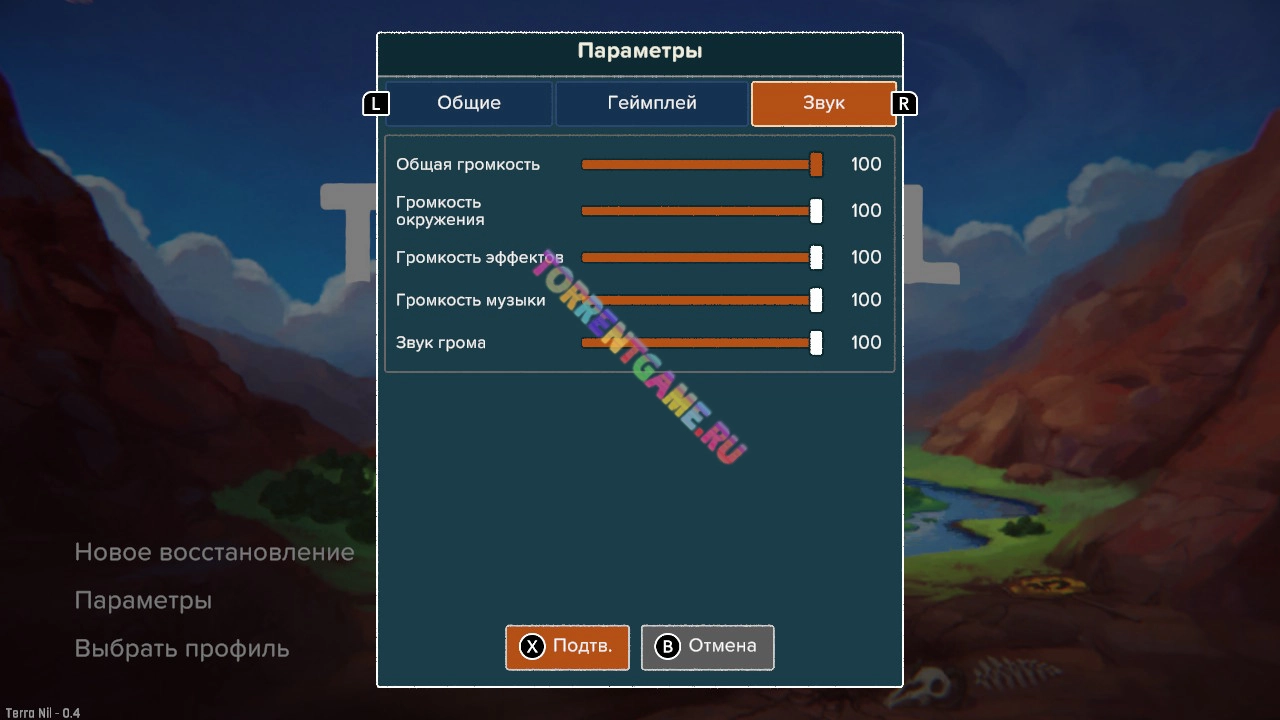
Task: Switch to the Общие tab
Action: click(468, 103)
